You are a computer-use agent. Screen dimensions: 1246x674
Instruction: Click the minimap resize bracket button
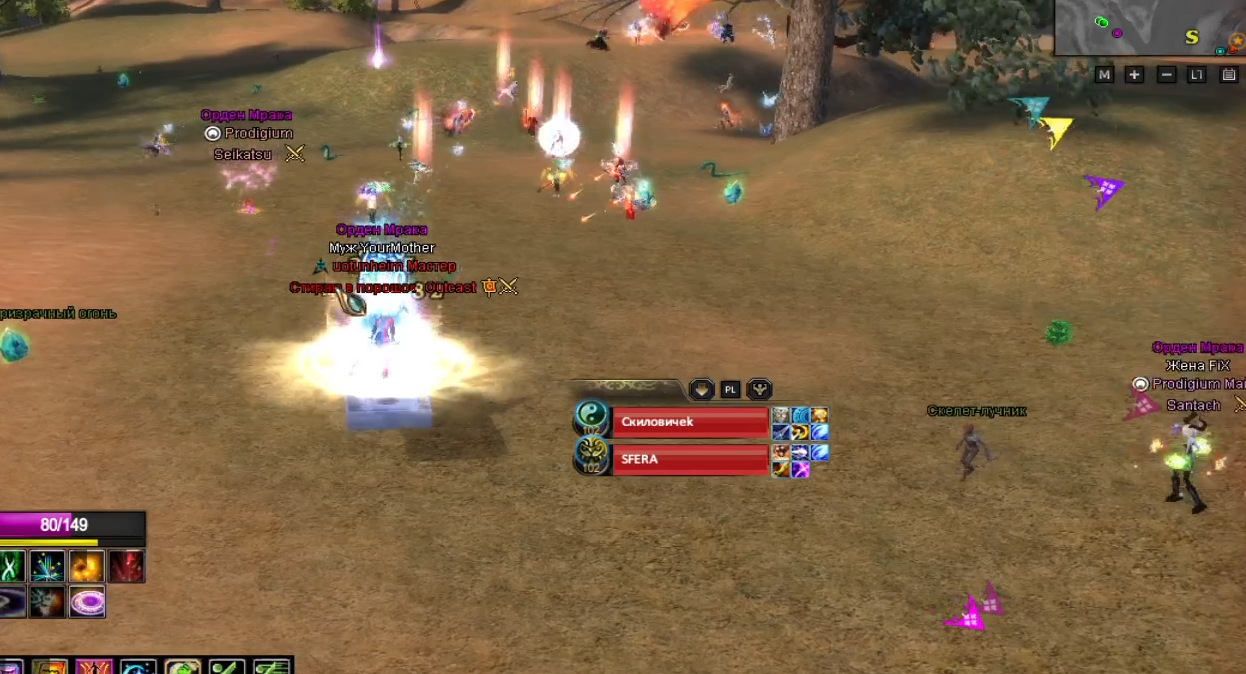click(1197, 75)
